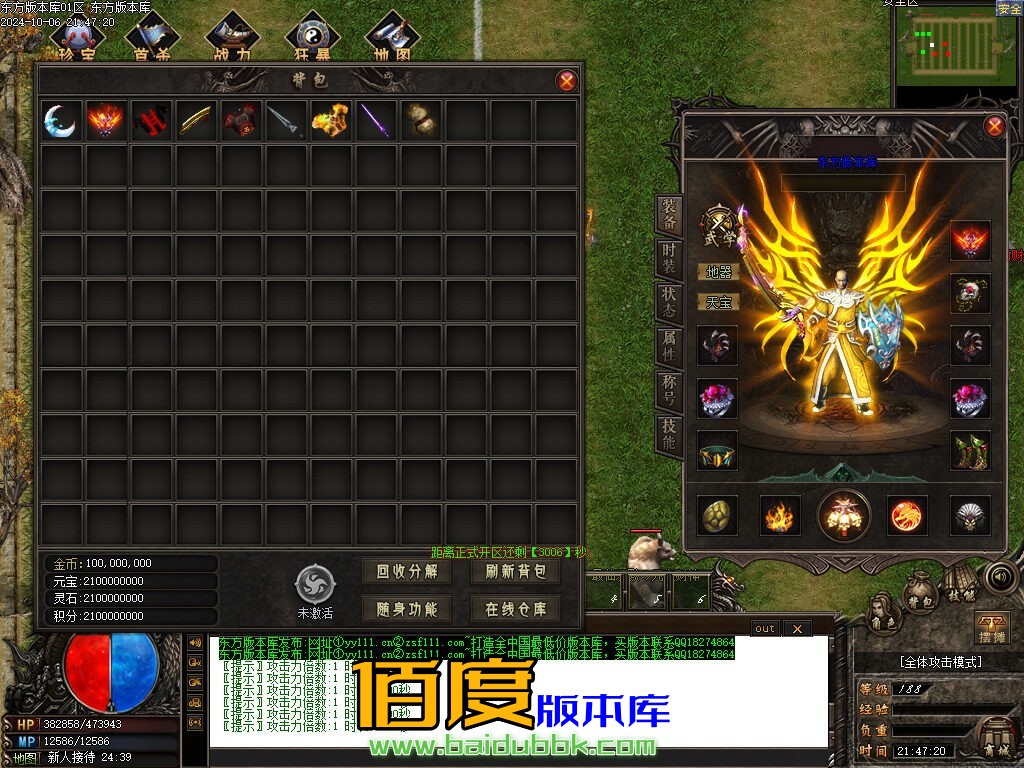Close the 背包 backpack window
Screen dimensions: 1024x768
click(x=566, y=81)
